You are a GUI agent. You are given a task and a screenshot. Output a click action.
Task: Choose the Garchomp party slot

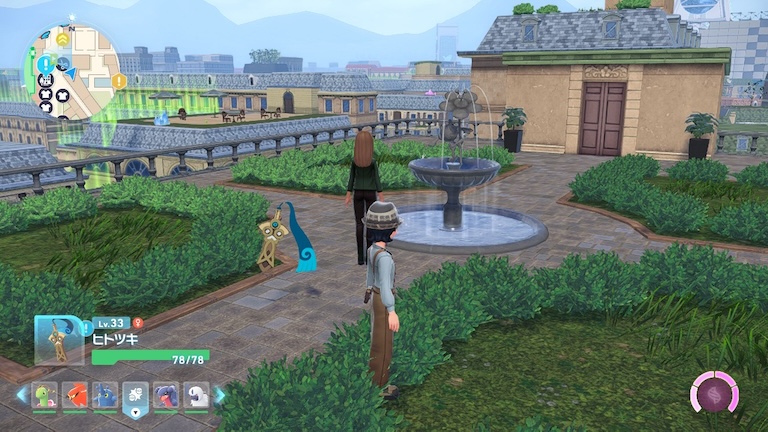click(x=166, y=396)
